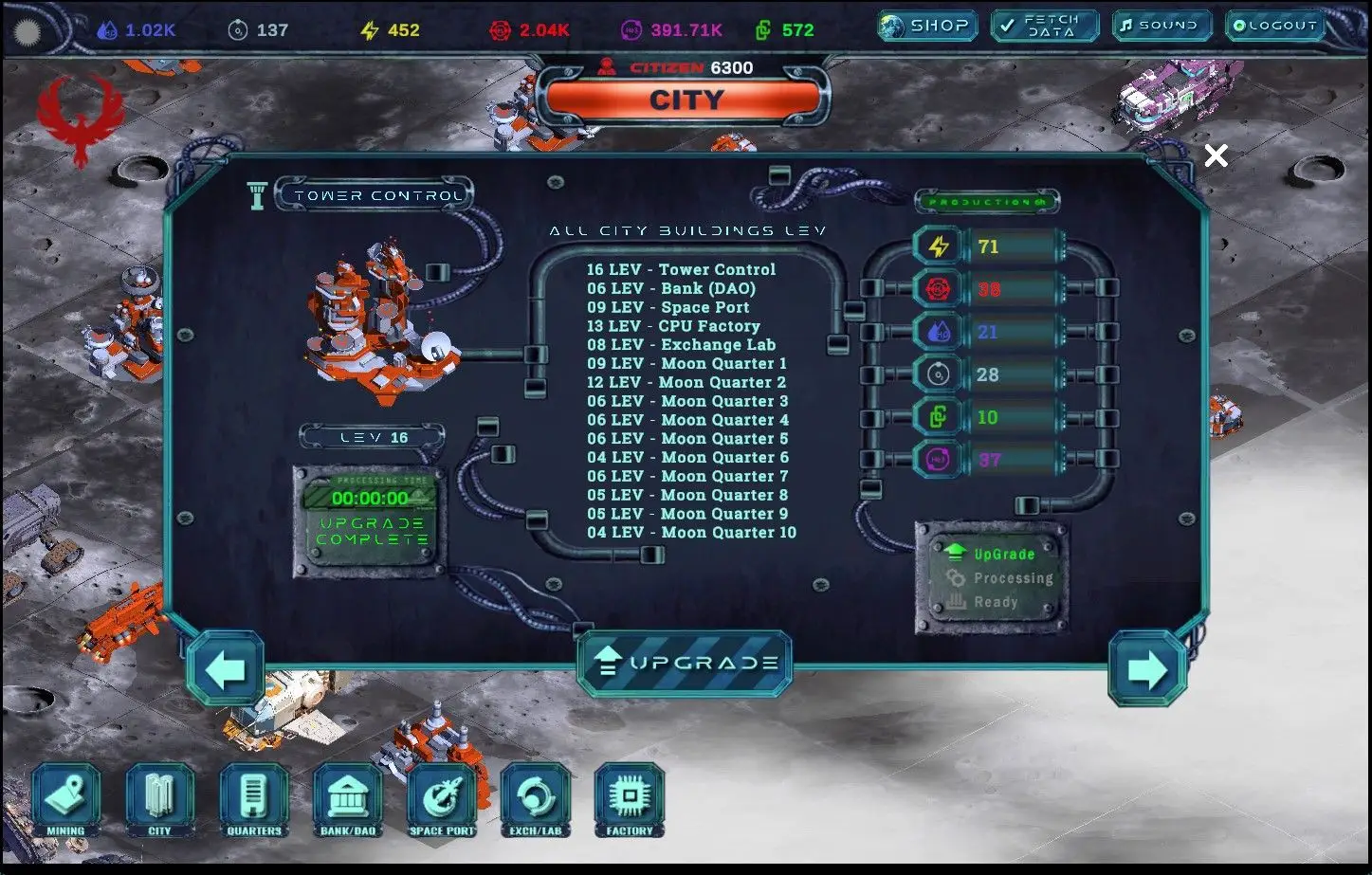
Task: Select Fetch Data in the top menu
Action: point(1044,26)
